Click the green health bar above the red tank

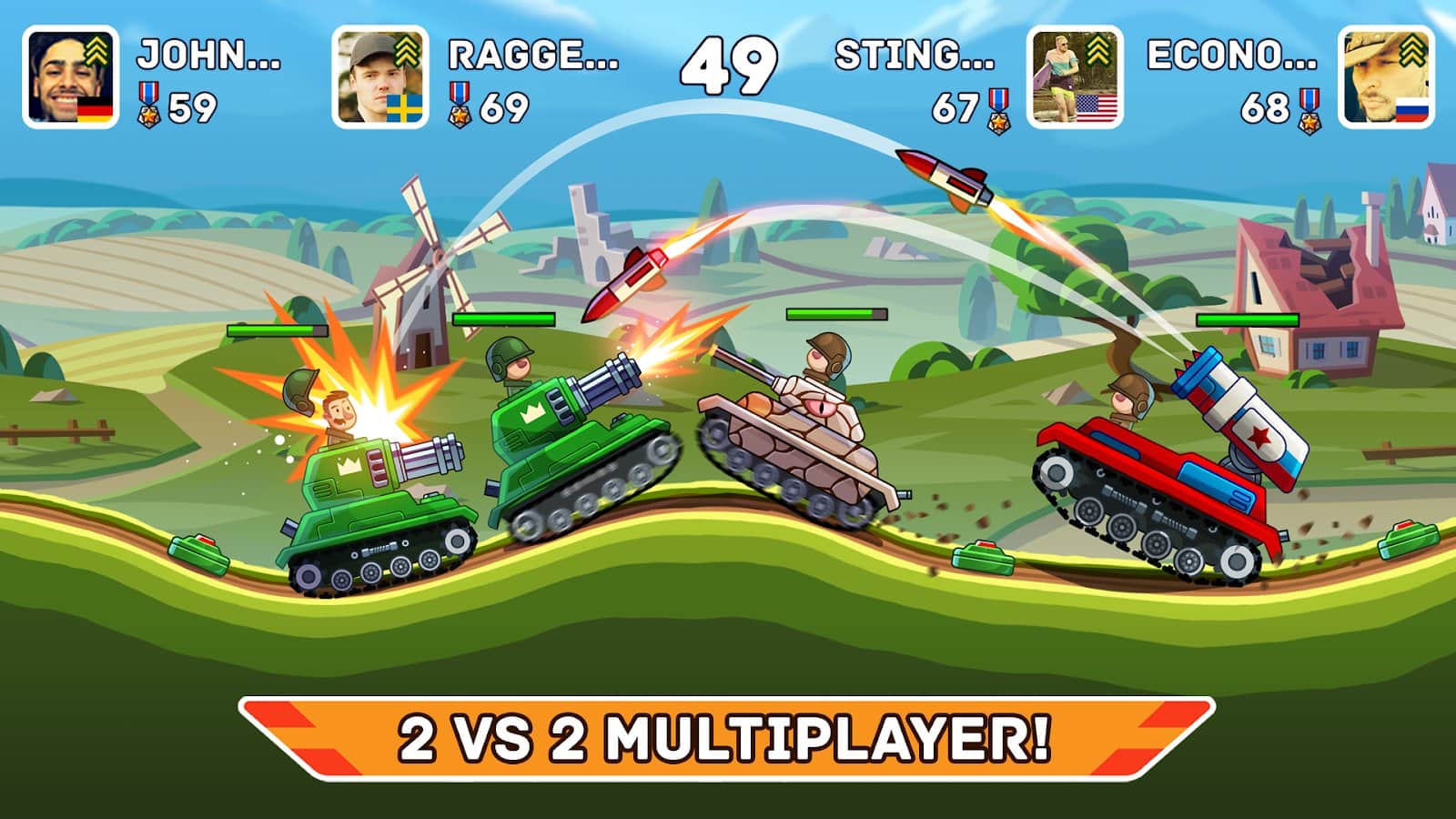[x=1247, y=320]
